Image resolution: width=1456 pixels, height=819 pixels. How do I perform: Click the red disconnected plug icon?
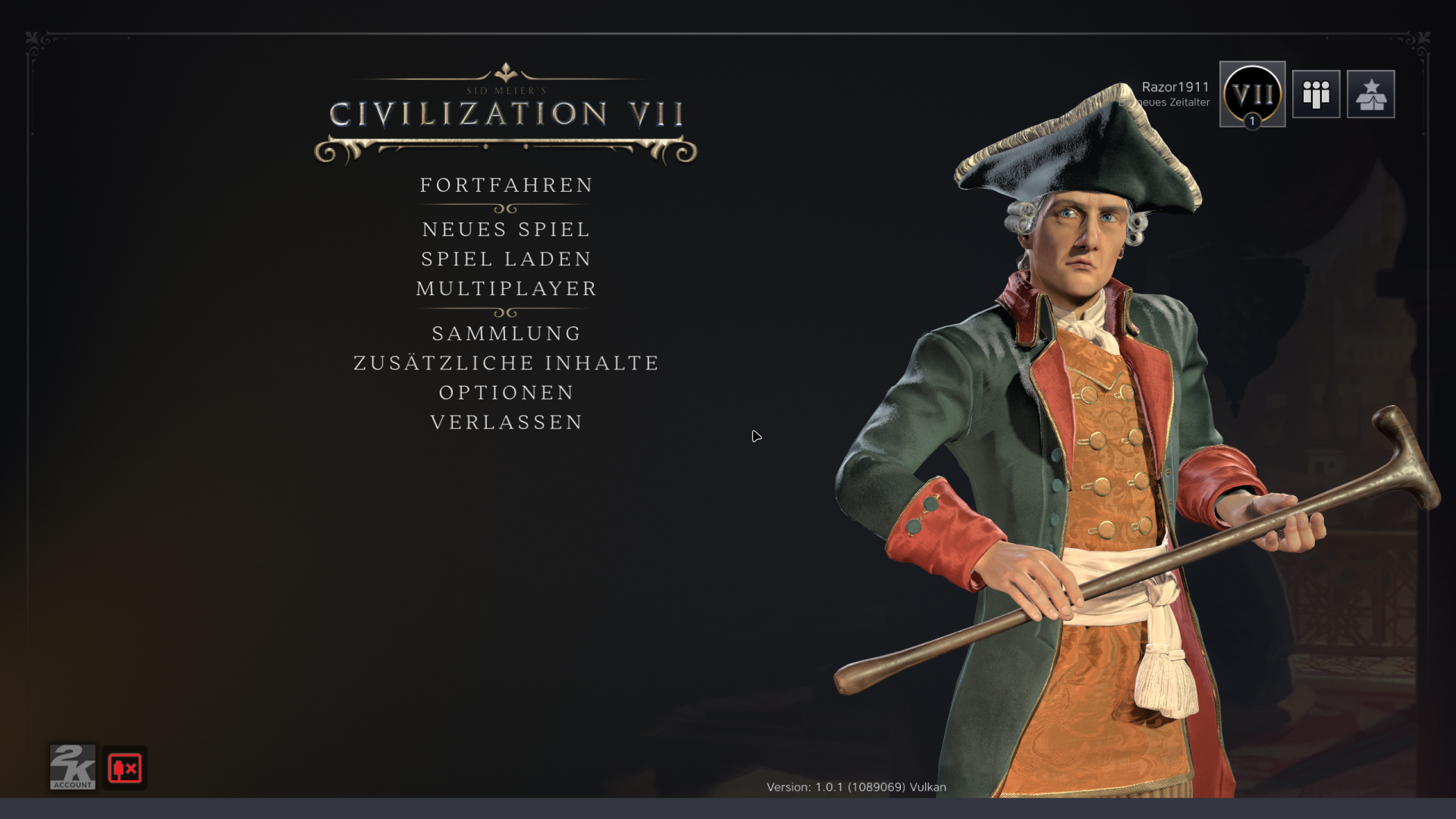[x=125, y=768]
